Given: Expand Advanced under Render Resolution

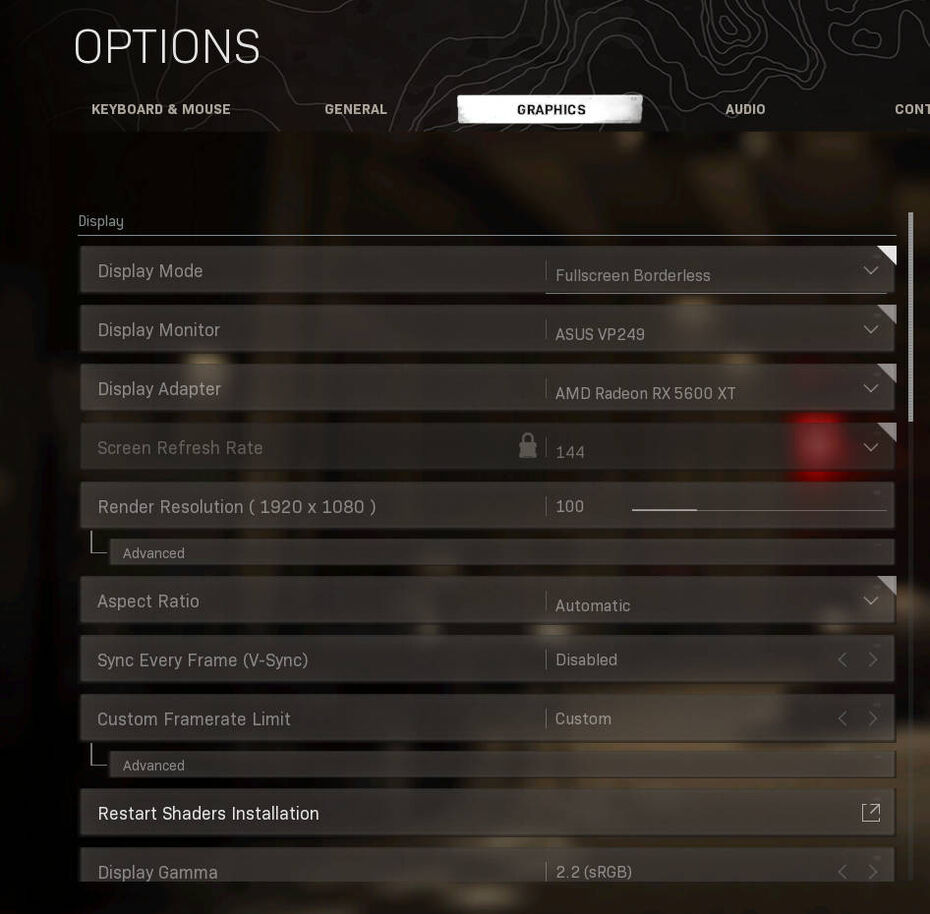Looking at the screenshot, I should 154,553.
